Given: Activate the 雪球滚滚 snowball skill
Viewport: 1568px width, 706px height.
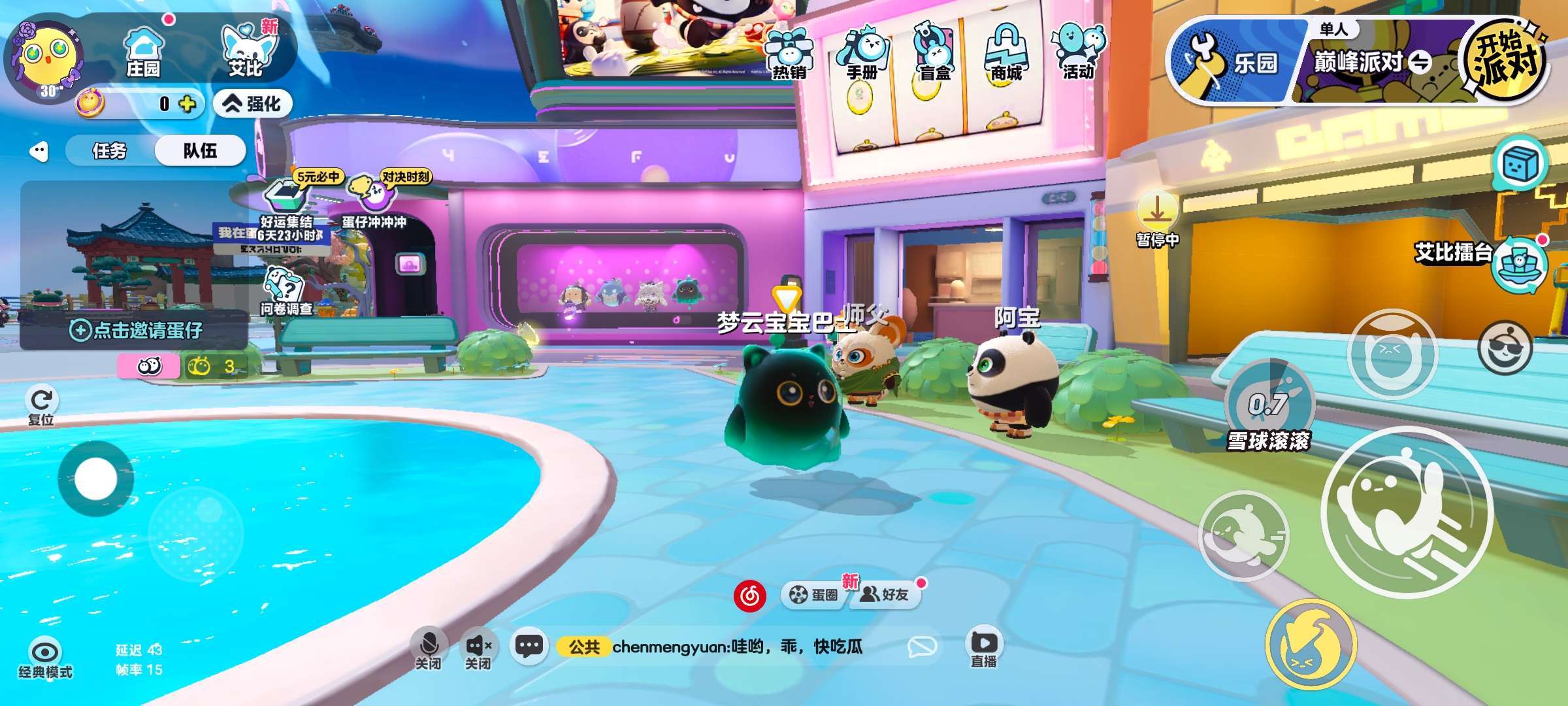Looking at the screenshot, I should point(1268,402).
